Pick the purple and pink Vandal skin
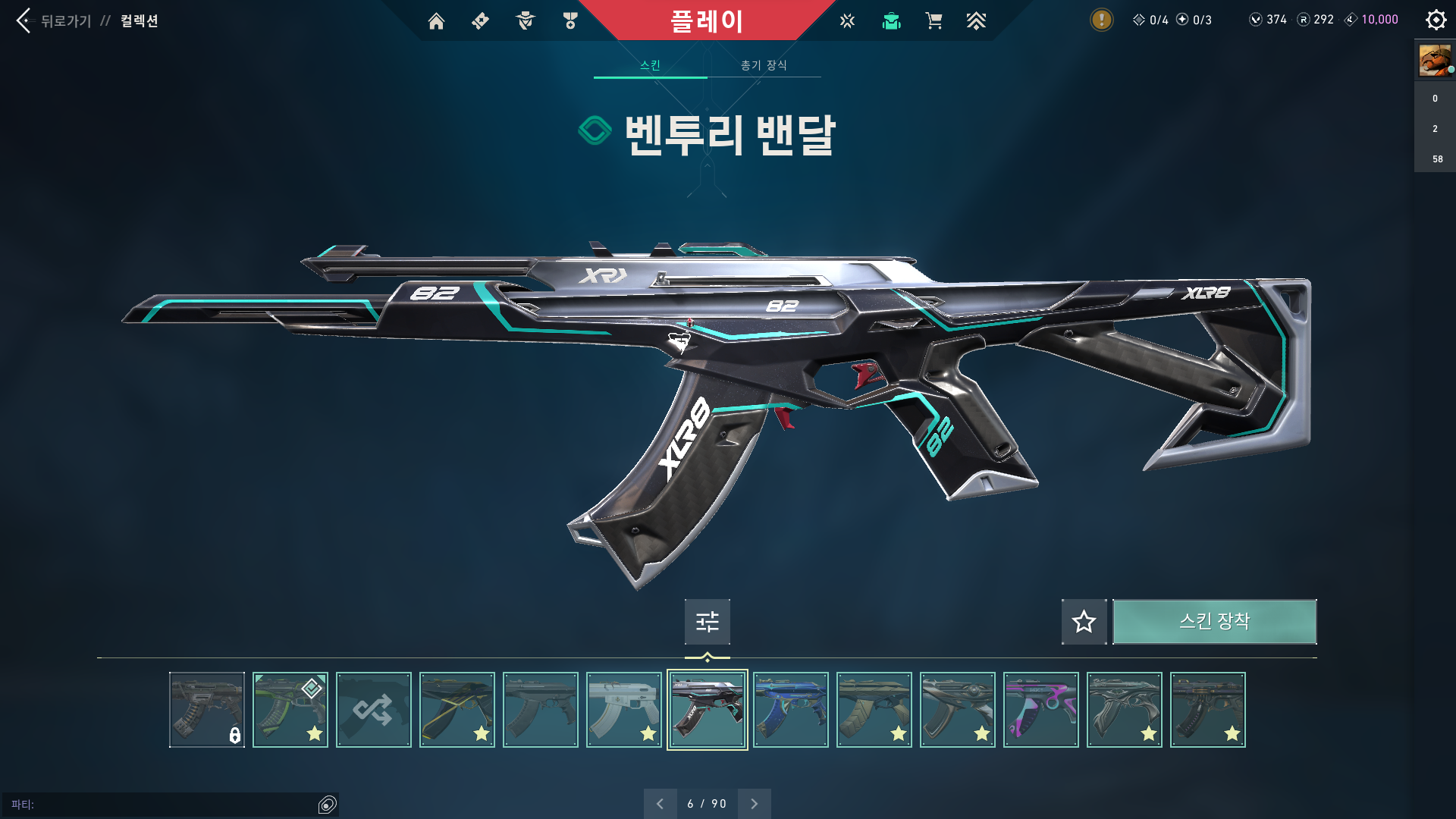Viewport: 1456px width, 819px height. tap(1041, 710)
